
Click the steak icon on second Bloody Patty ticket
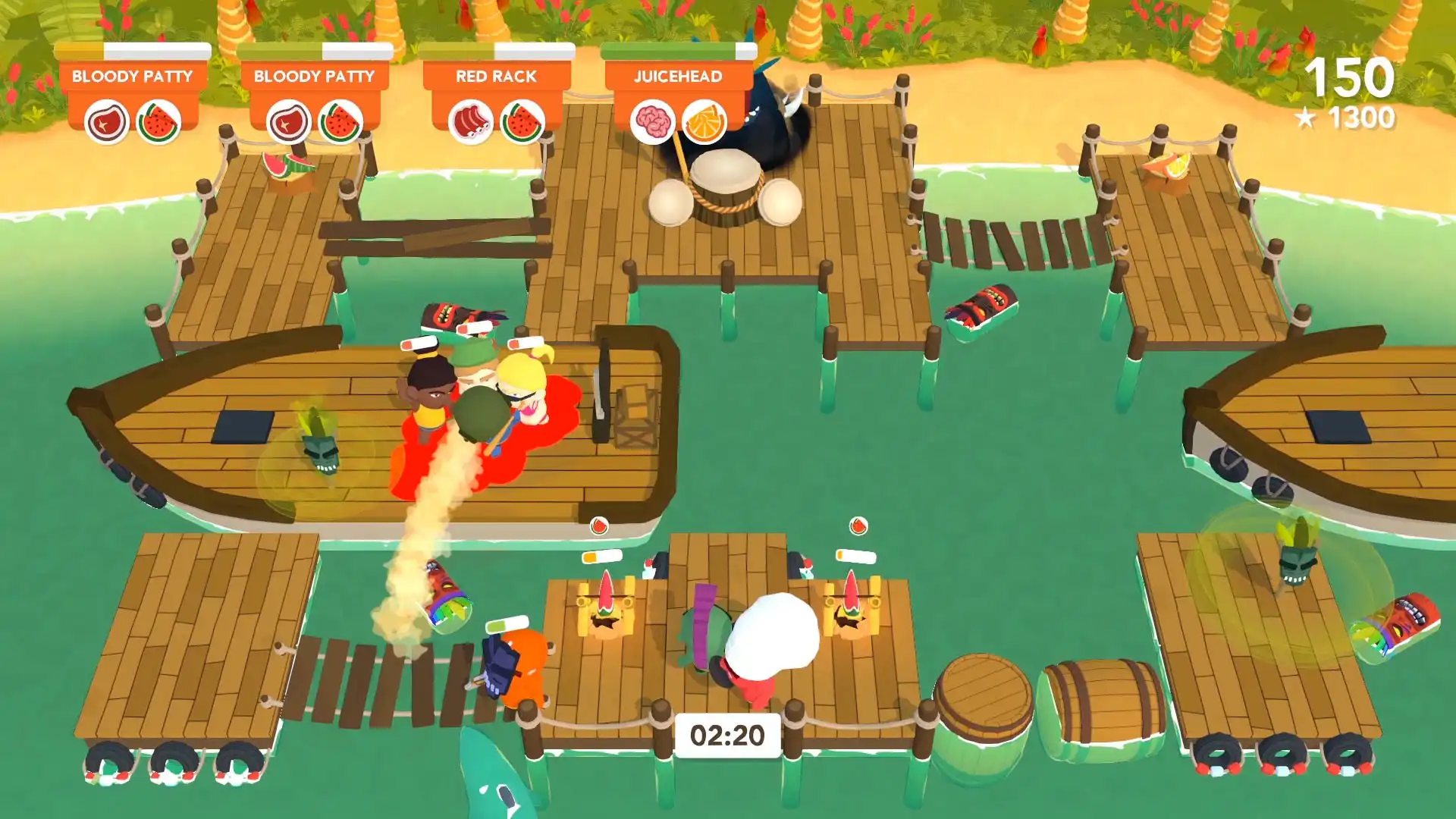(290, 120)
